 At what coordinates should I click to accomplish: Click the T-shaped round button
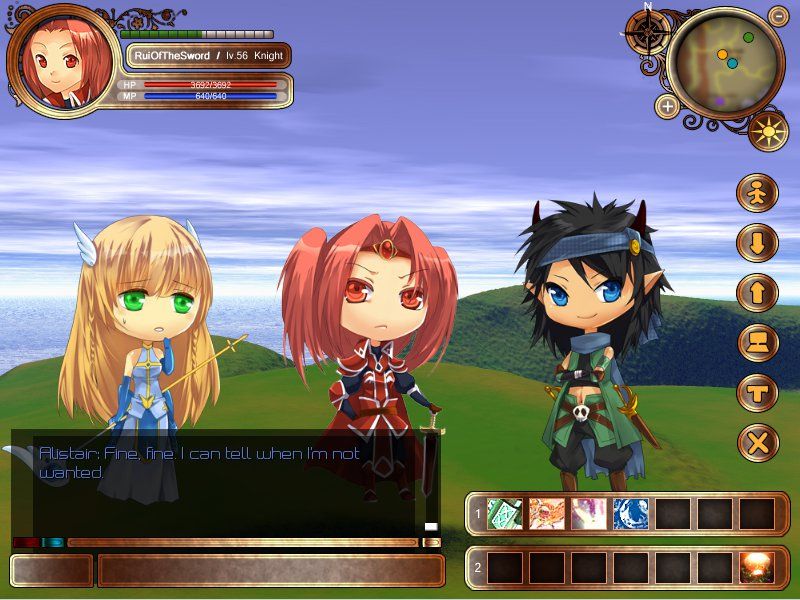(x=757, y=393)
